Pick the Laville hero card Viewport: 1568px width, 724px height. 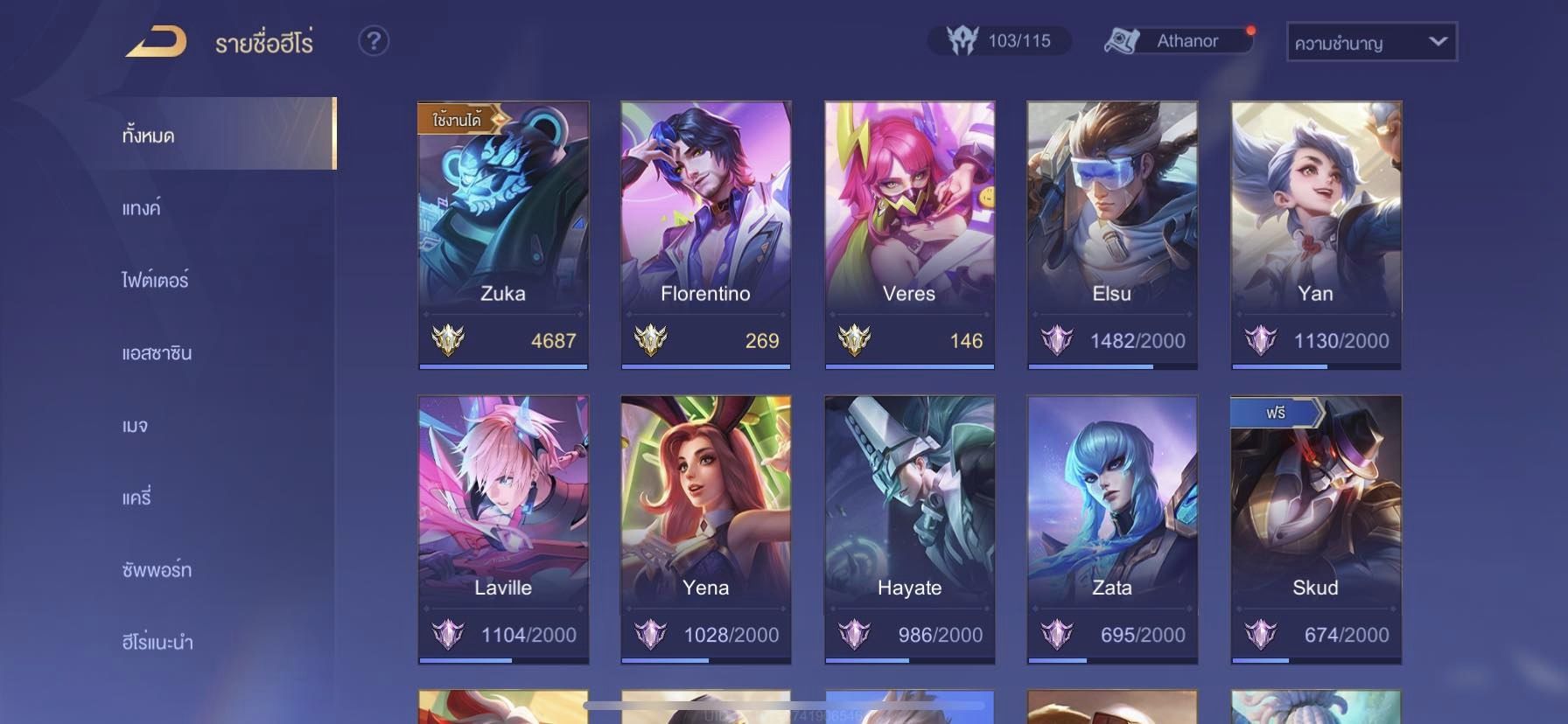tap(503, 529)
